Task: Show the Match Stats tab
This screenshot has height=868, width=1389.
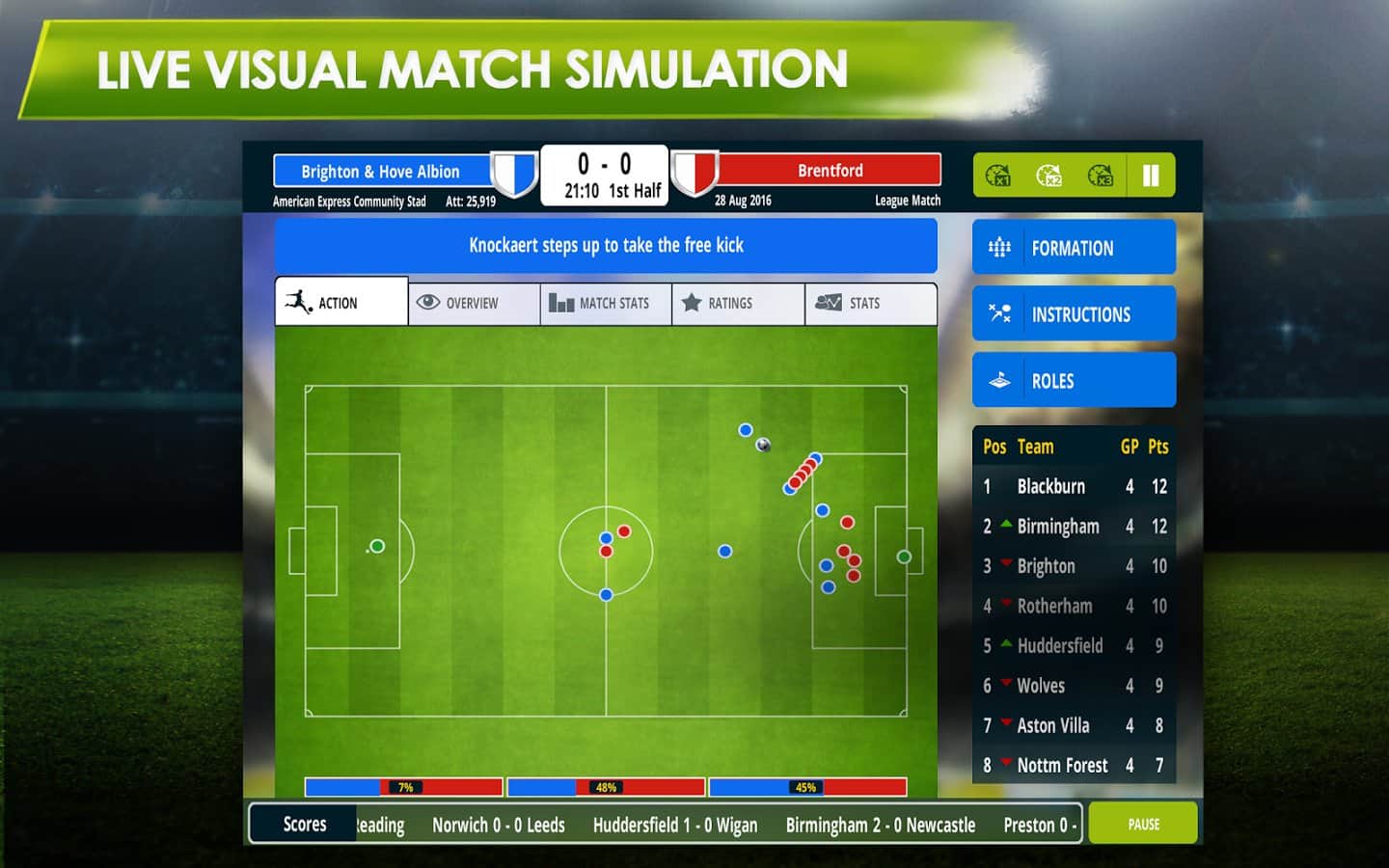Action: pyautogui.click(x=605, y=304)
